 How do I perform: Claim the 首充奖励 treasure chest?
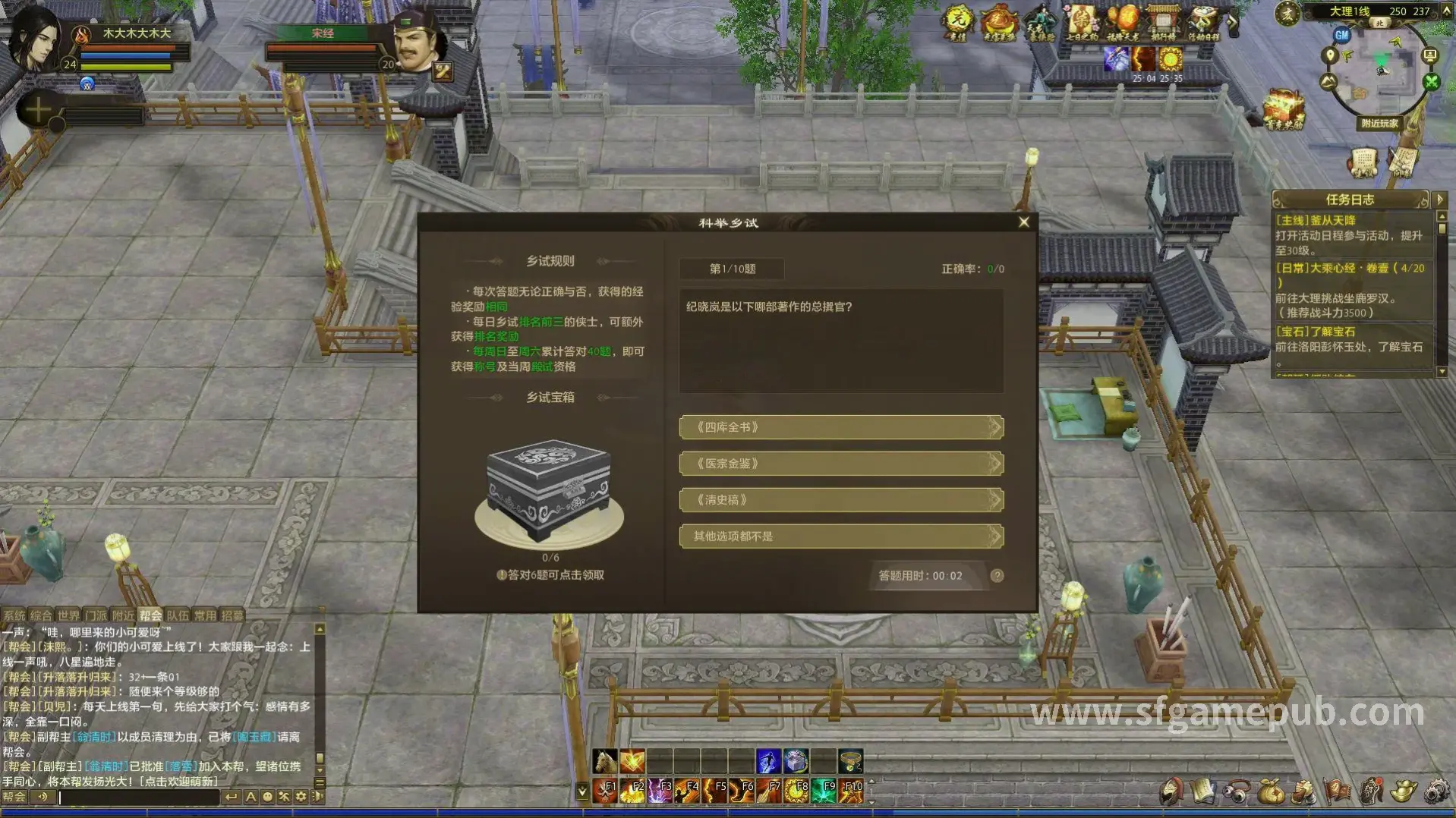[1284, 111]
